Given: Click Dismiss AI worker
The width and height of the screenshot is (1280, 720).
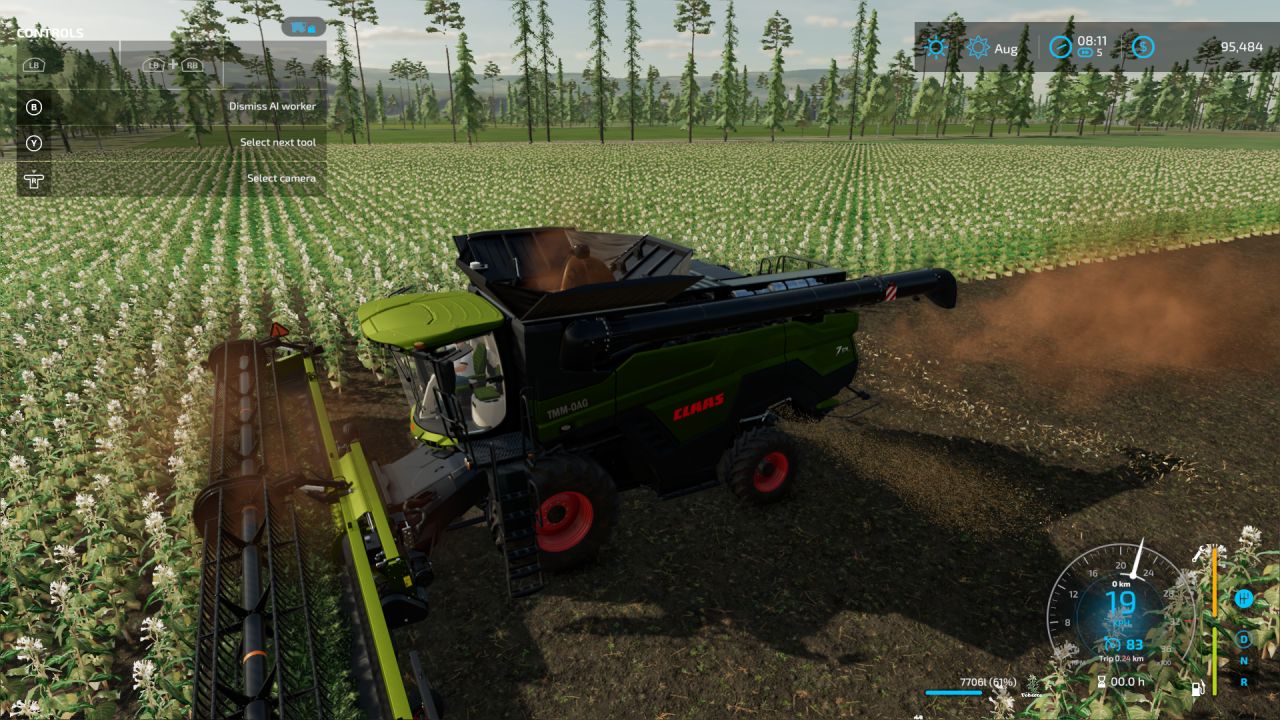Looking at the screenshot, I should (x=272, y=105).
